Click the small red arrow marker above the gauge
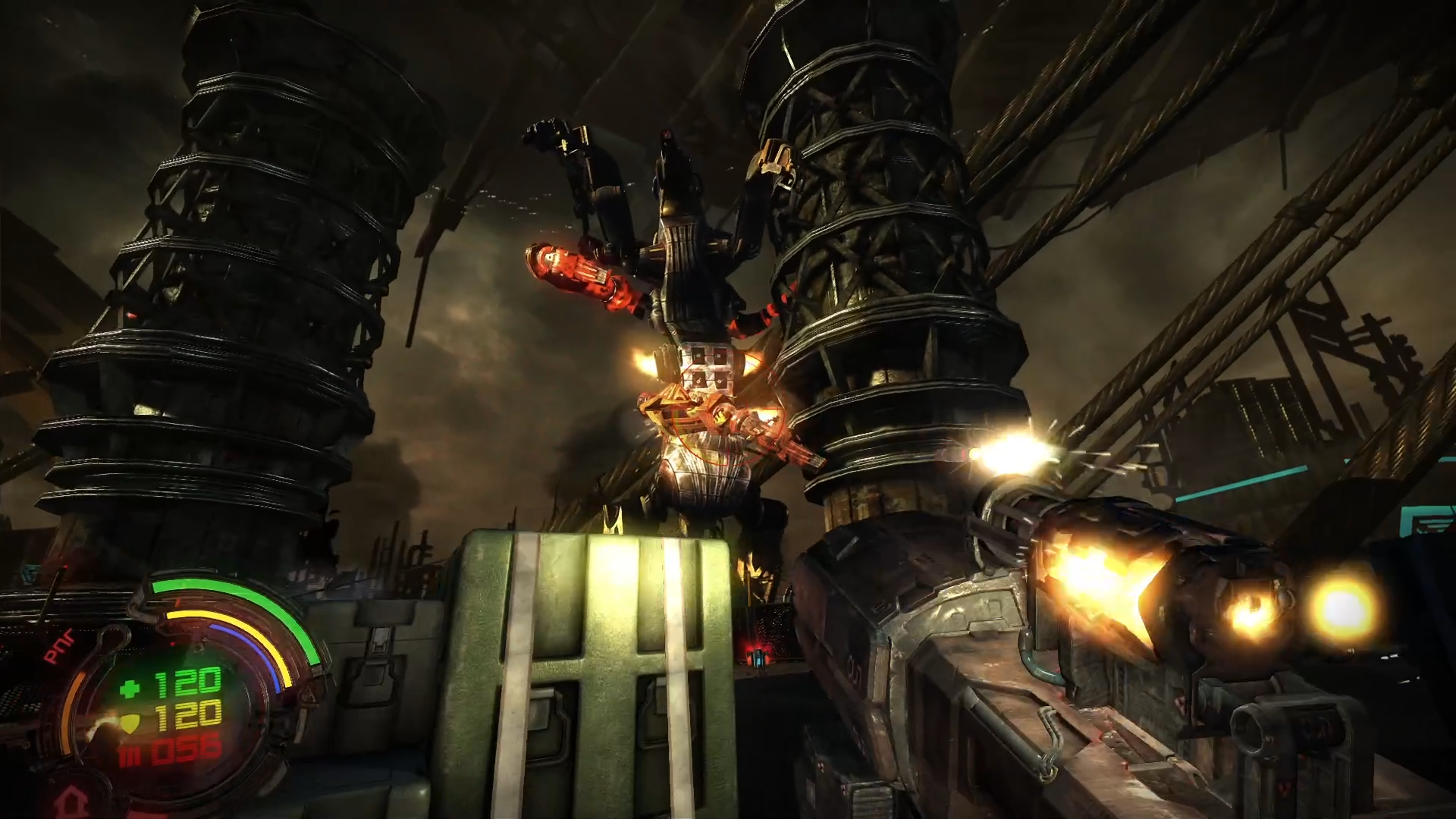 click(x=178, y=601)
